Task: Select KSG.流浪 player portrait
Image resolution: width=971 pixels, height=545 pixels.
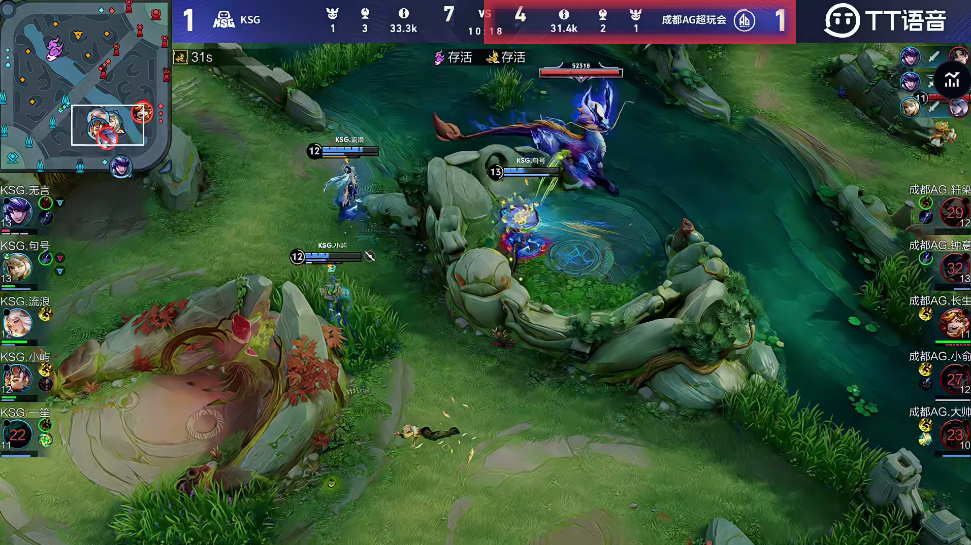Action: (17, 323)
